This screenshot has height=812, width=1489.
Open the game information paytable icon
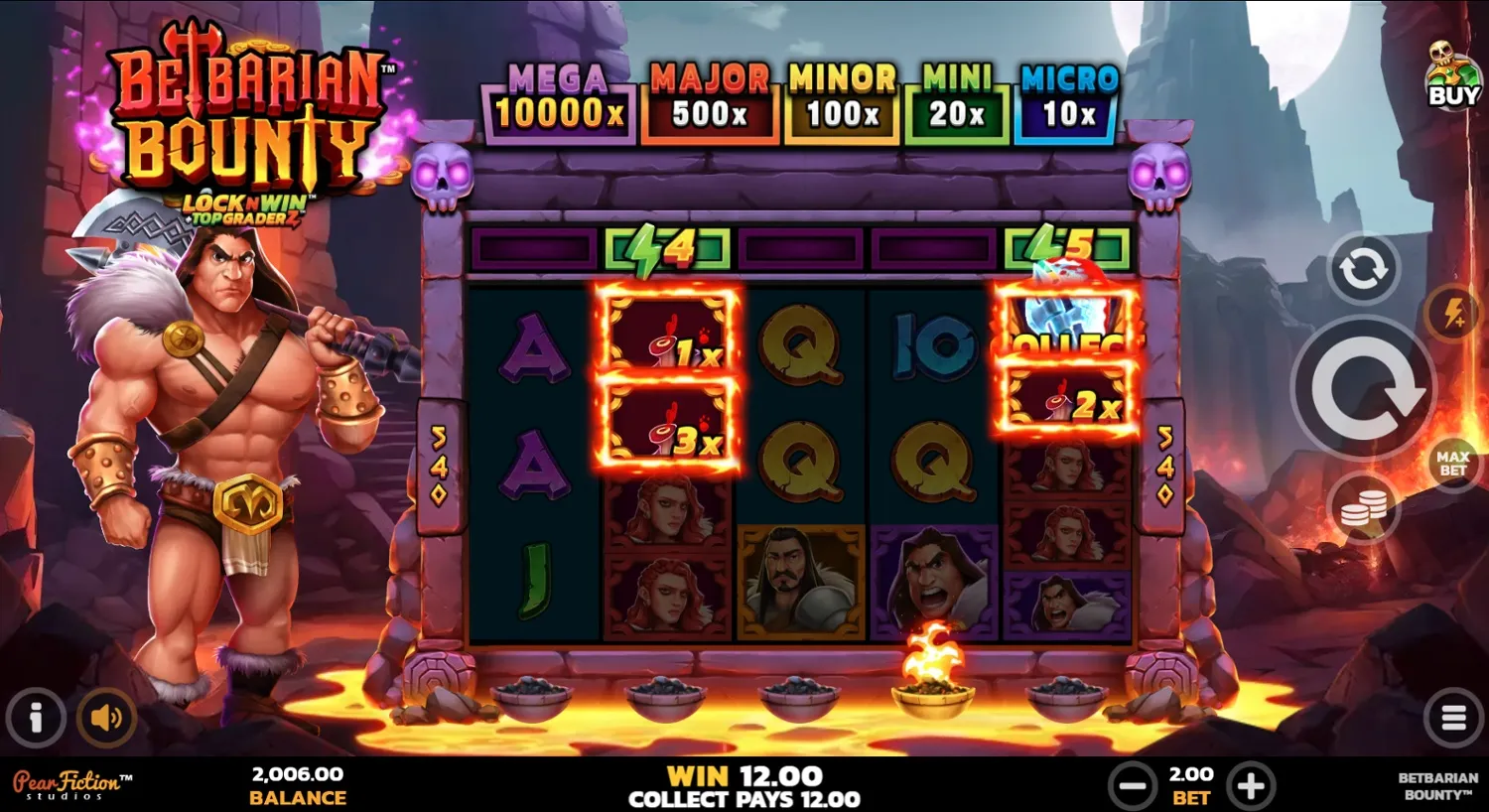pyautogui.click(x=37, y=717)
